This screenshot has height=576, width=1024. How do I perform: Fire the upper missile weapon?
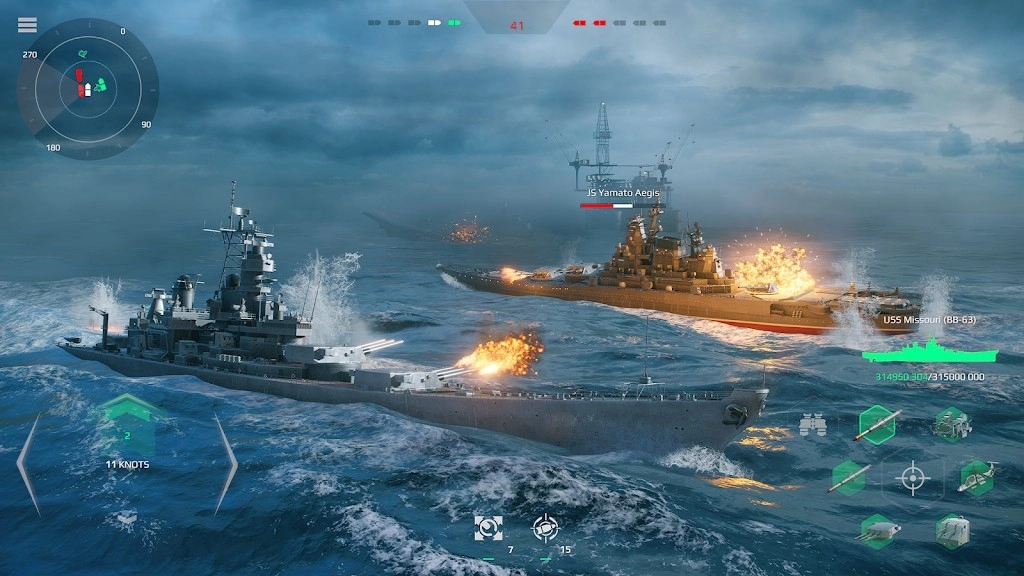[x=877, y=425]
